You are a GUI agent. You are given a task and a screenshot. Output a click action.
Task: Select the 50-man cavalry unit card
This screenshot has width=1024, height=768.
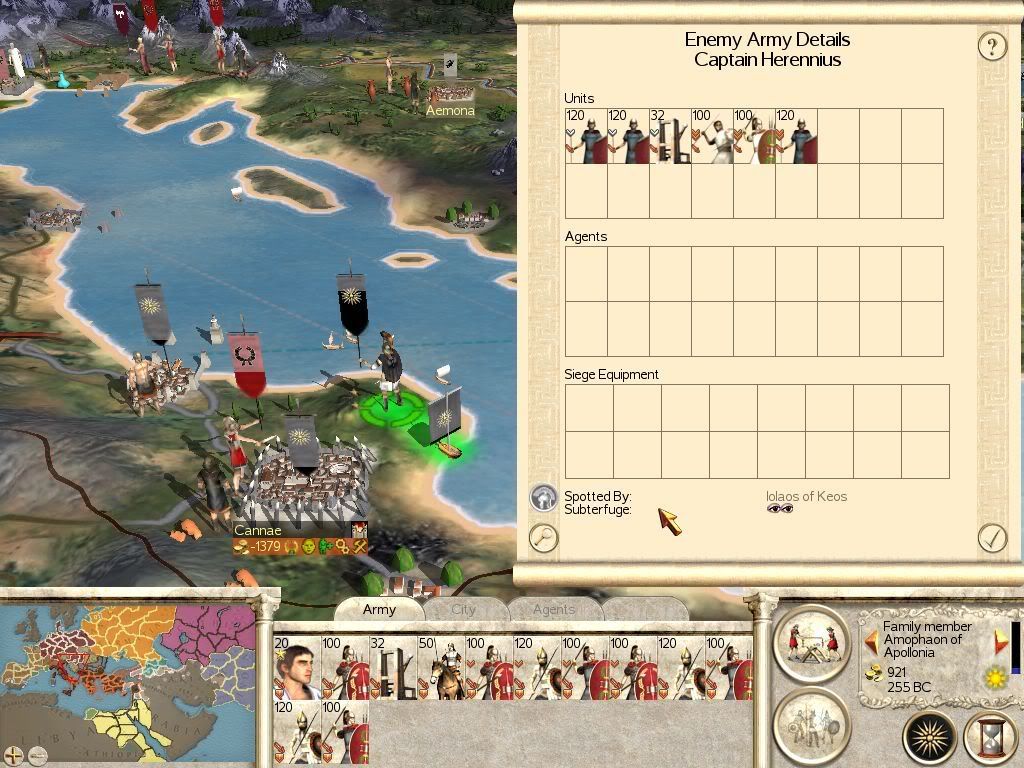440,668
